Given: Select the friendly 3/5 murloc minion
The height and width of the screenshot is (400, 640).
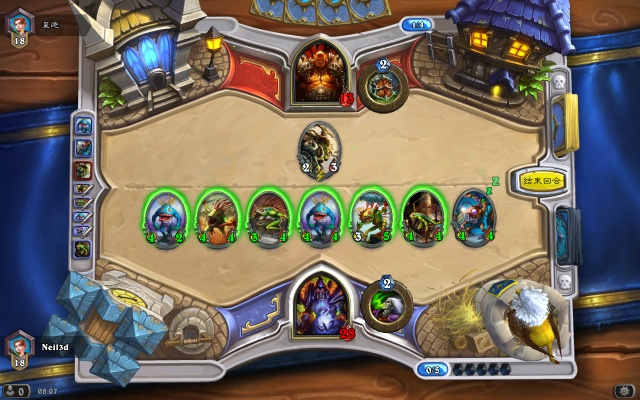Looking at the screenshot, I should [x=370, y=215].
